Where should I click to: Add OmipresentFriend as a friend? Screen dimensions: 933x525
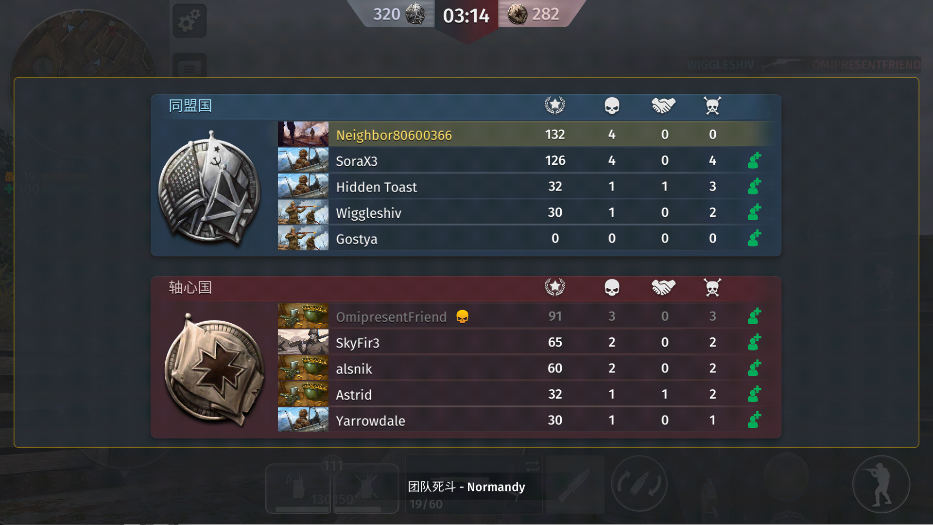pos(755,317)
